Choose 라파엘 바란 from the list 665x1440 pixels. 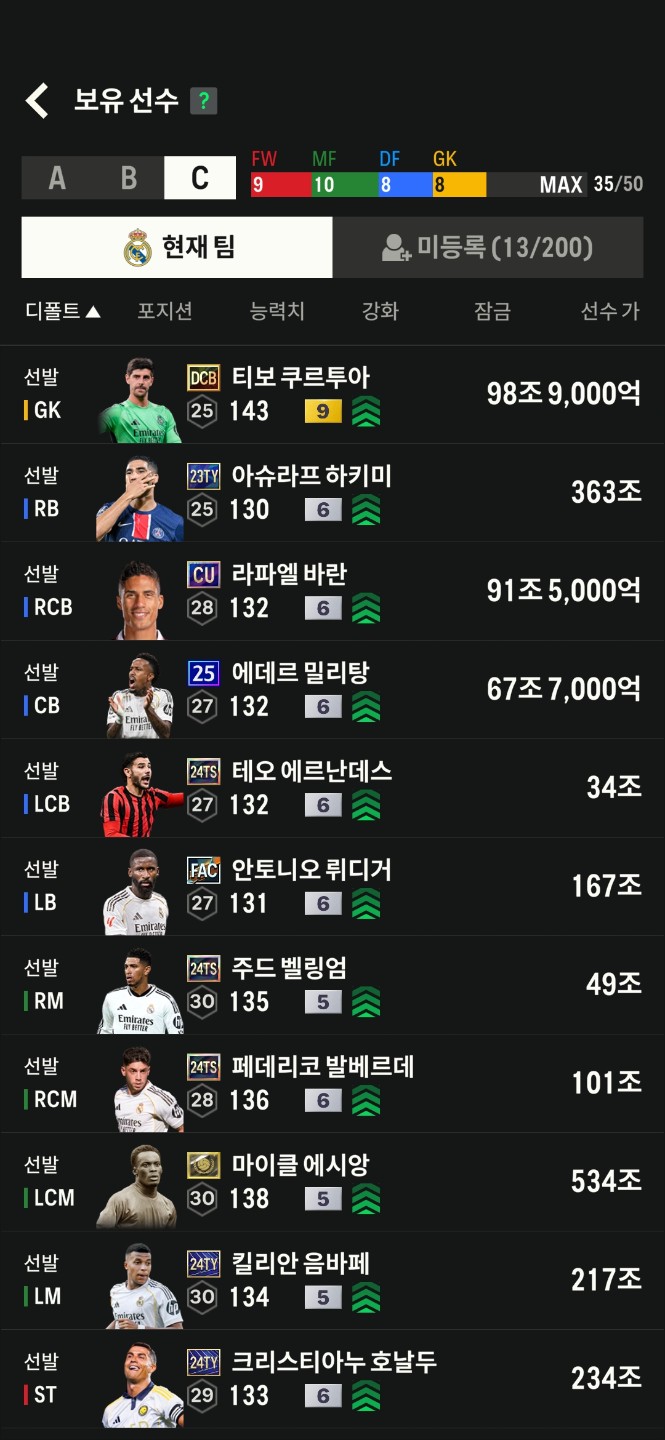(332, 591)
